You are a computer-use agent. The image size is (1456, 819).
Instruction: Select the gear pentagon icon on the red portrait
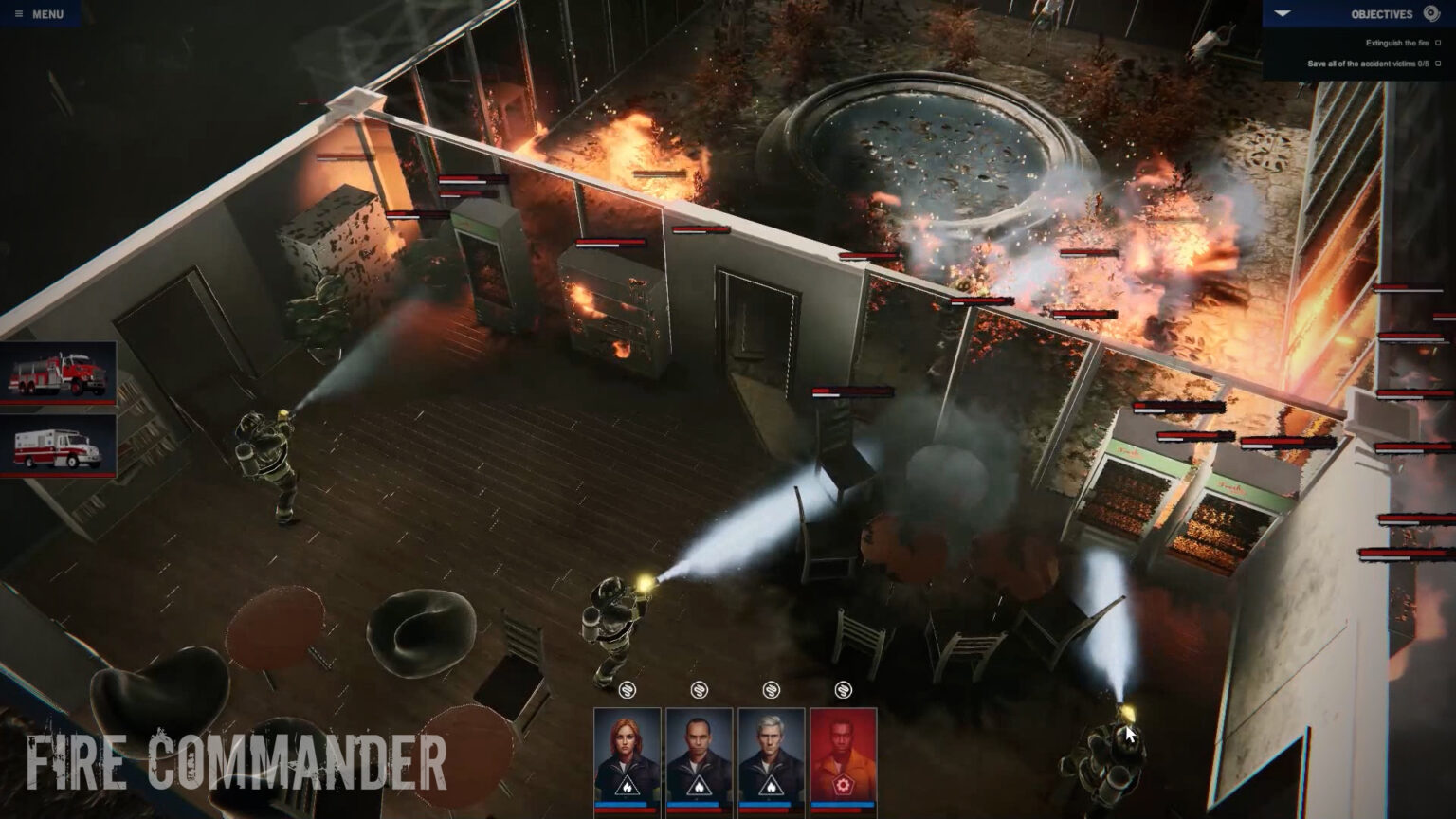coord(845,787)
